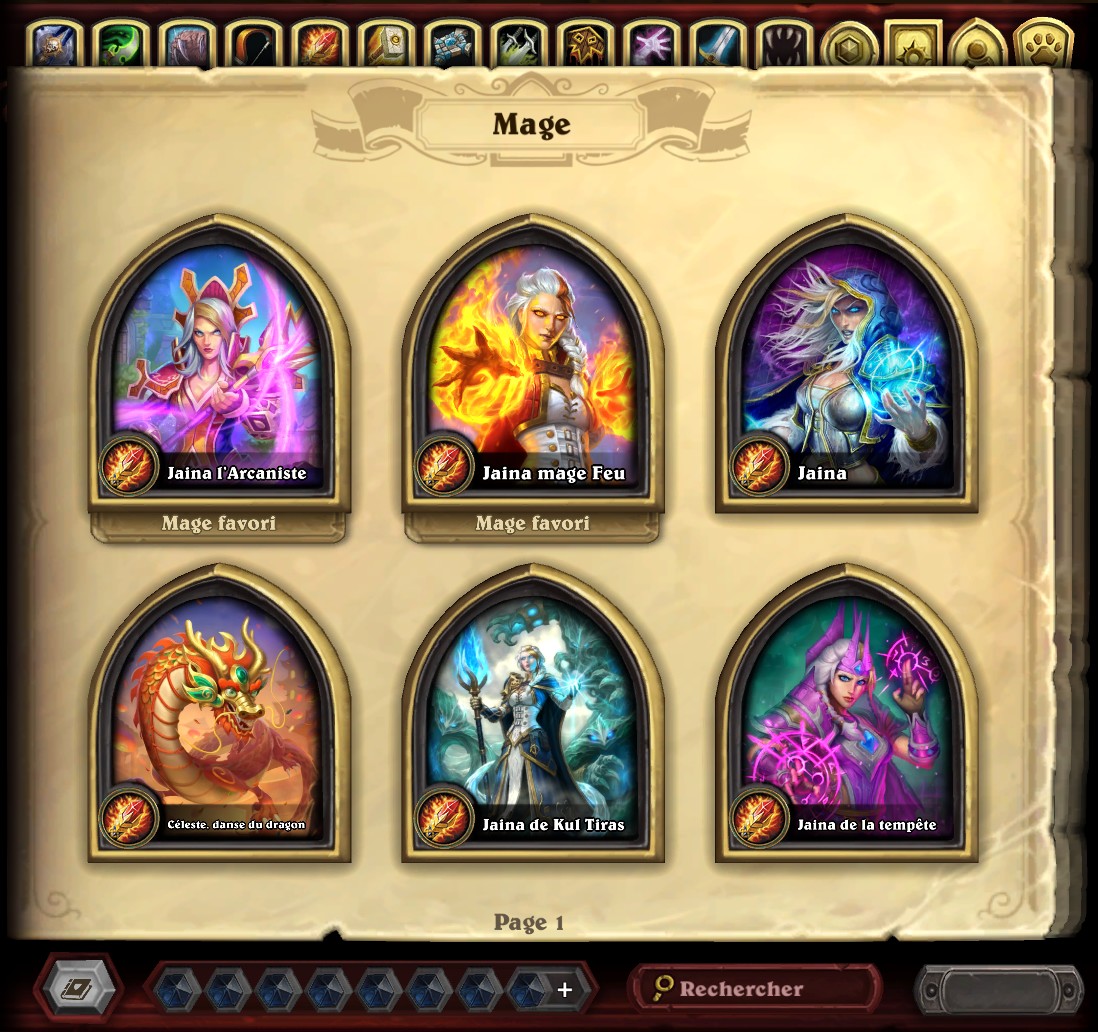Switch to the Death Knight class tab

[x=57, y=45]
